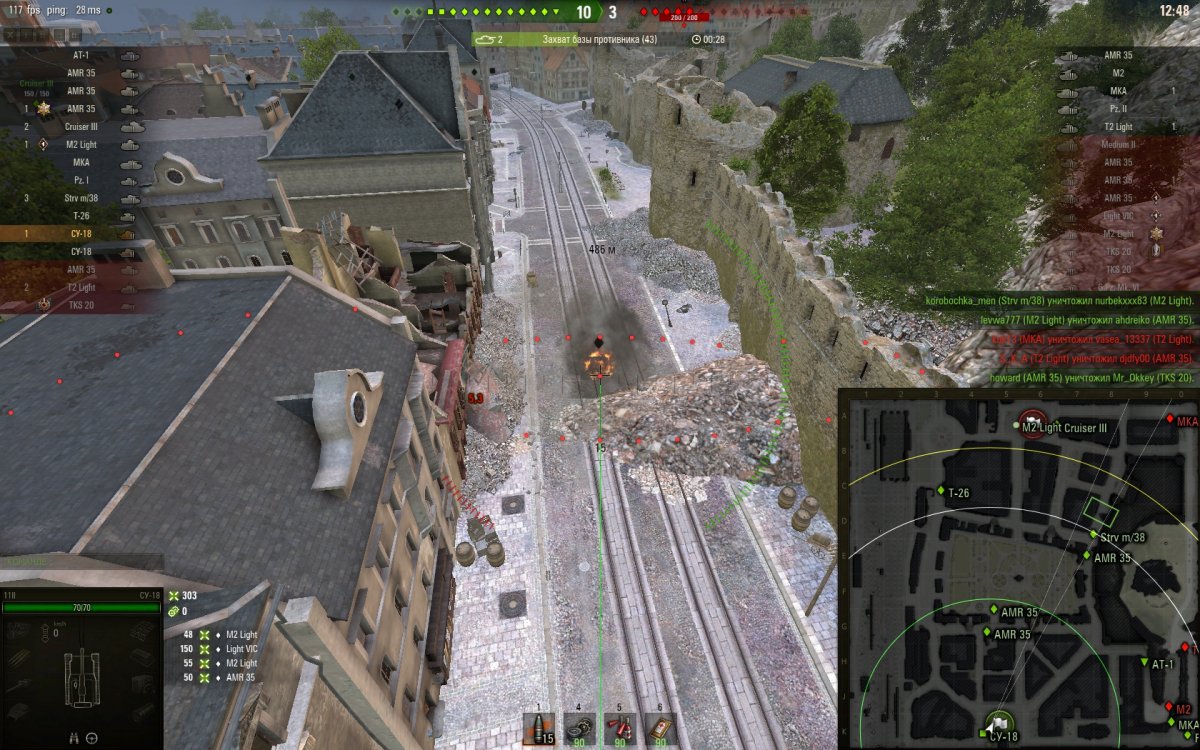Click the minimap city overview
This screenshot has height=750, width=1200.
point(1018,569)
